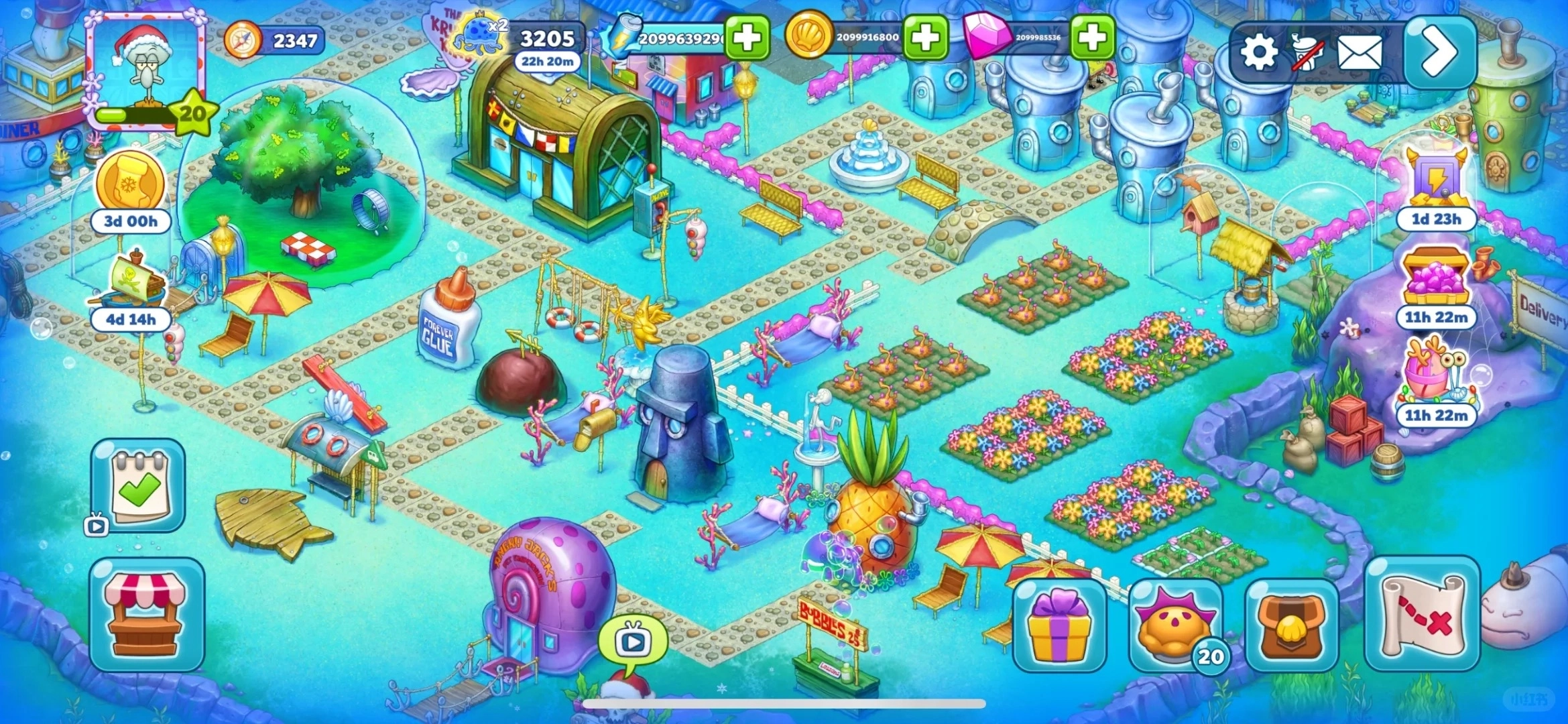The width and height of the screenshot is (1568, 724).
Task: Toggle the crossed-out drink cup icon
Action: point(1308,52)
